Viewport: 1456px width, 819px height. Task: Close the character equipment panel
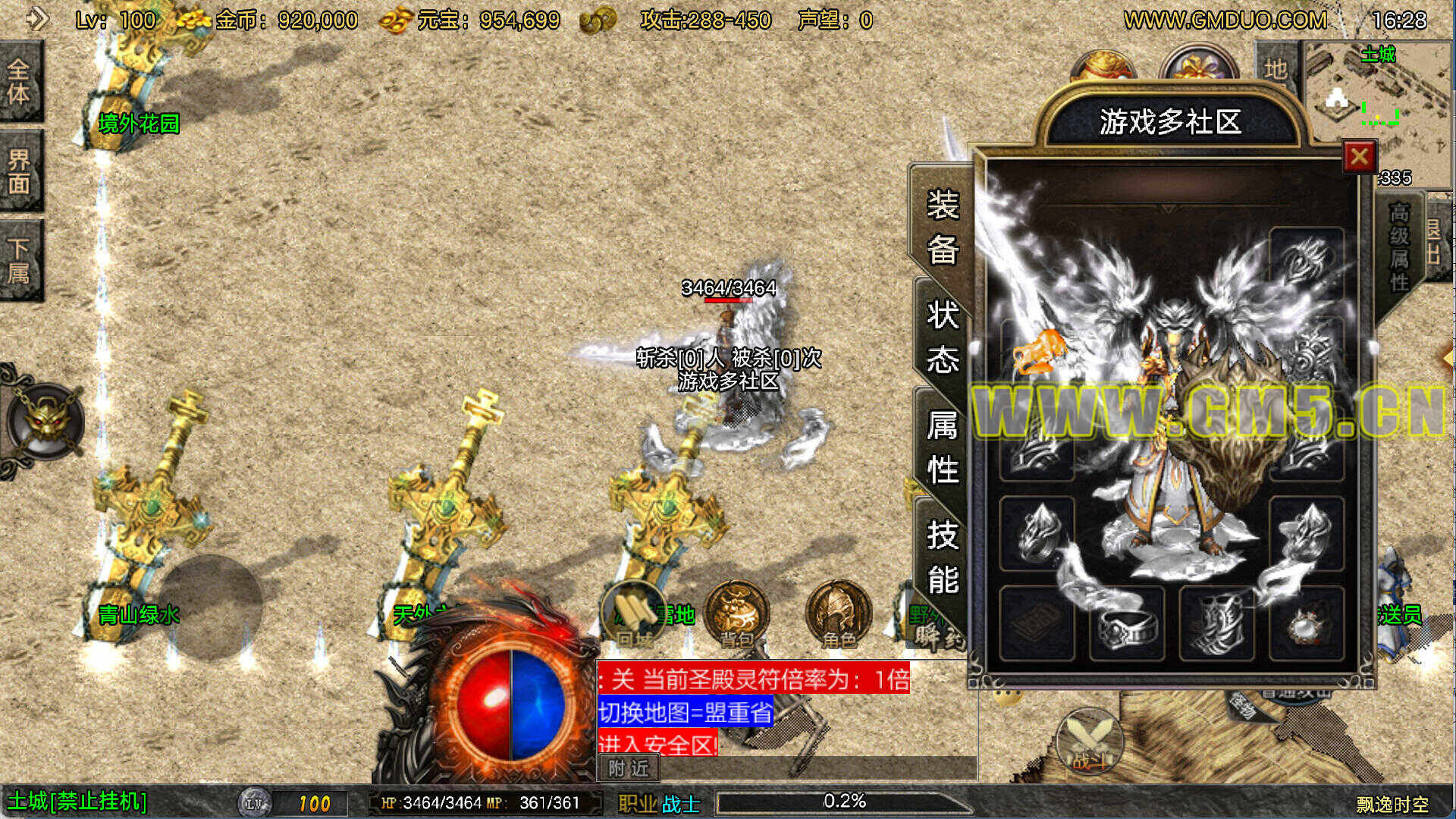(1359, 157)
